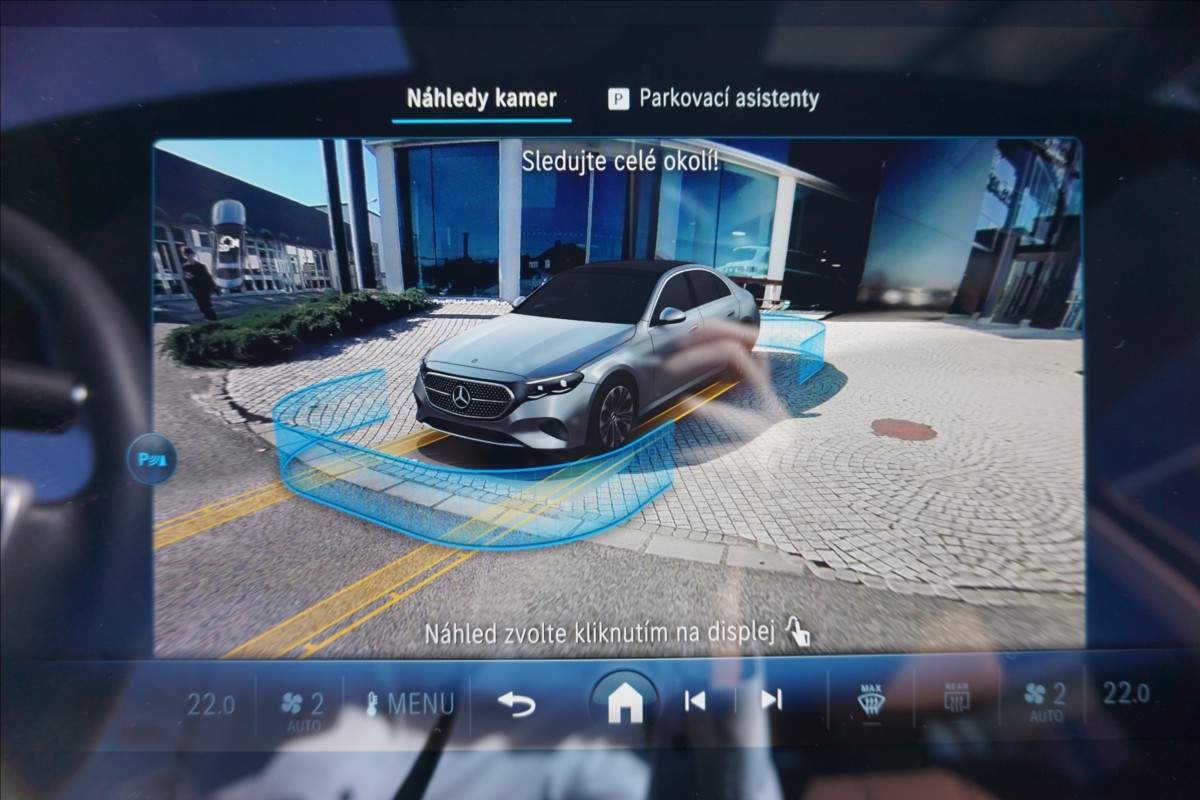This screenshot has width=1200, height=800.
Task: Go back with the return arrow
Action: click(x=516, y=704)
